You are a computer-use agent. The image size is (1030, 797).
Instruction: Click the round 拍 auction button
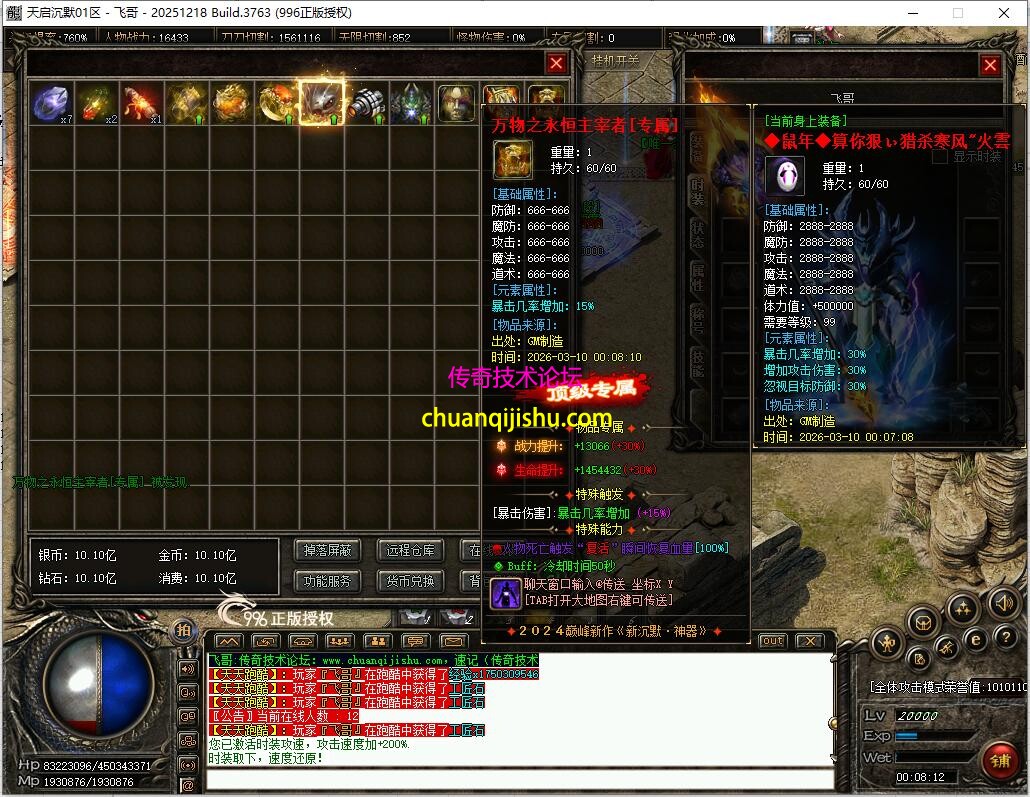pyautogui.click(x=183, y=630)
